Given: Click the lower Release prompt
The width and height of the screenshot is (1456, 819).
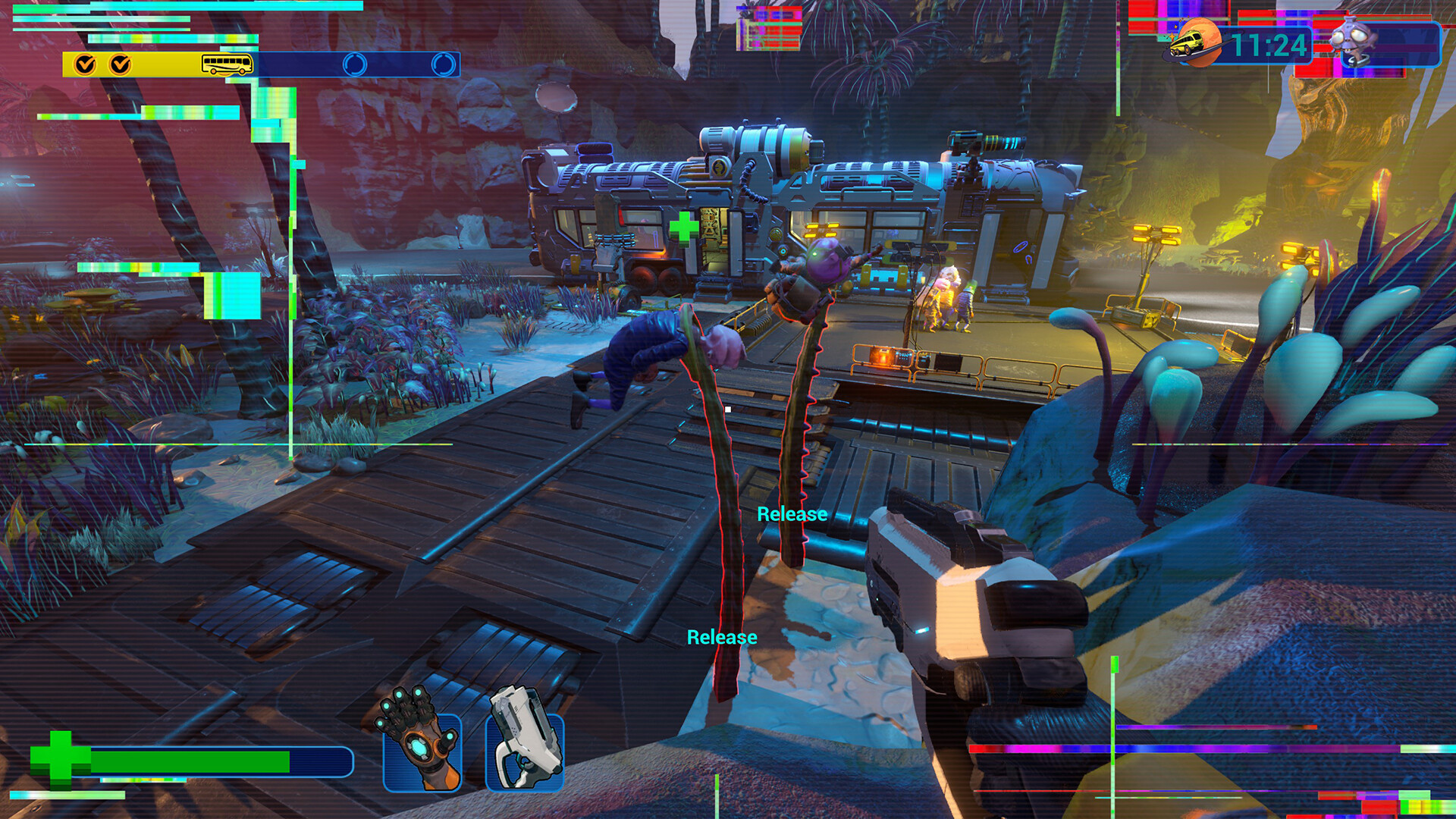Looking at the screenshot, I should coord(723,638).
